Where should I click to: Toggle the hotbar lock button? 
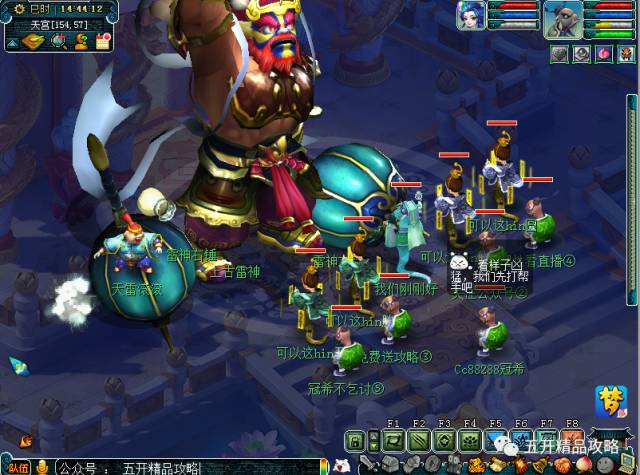[354, 441]
